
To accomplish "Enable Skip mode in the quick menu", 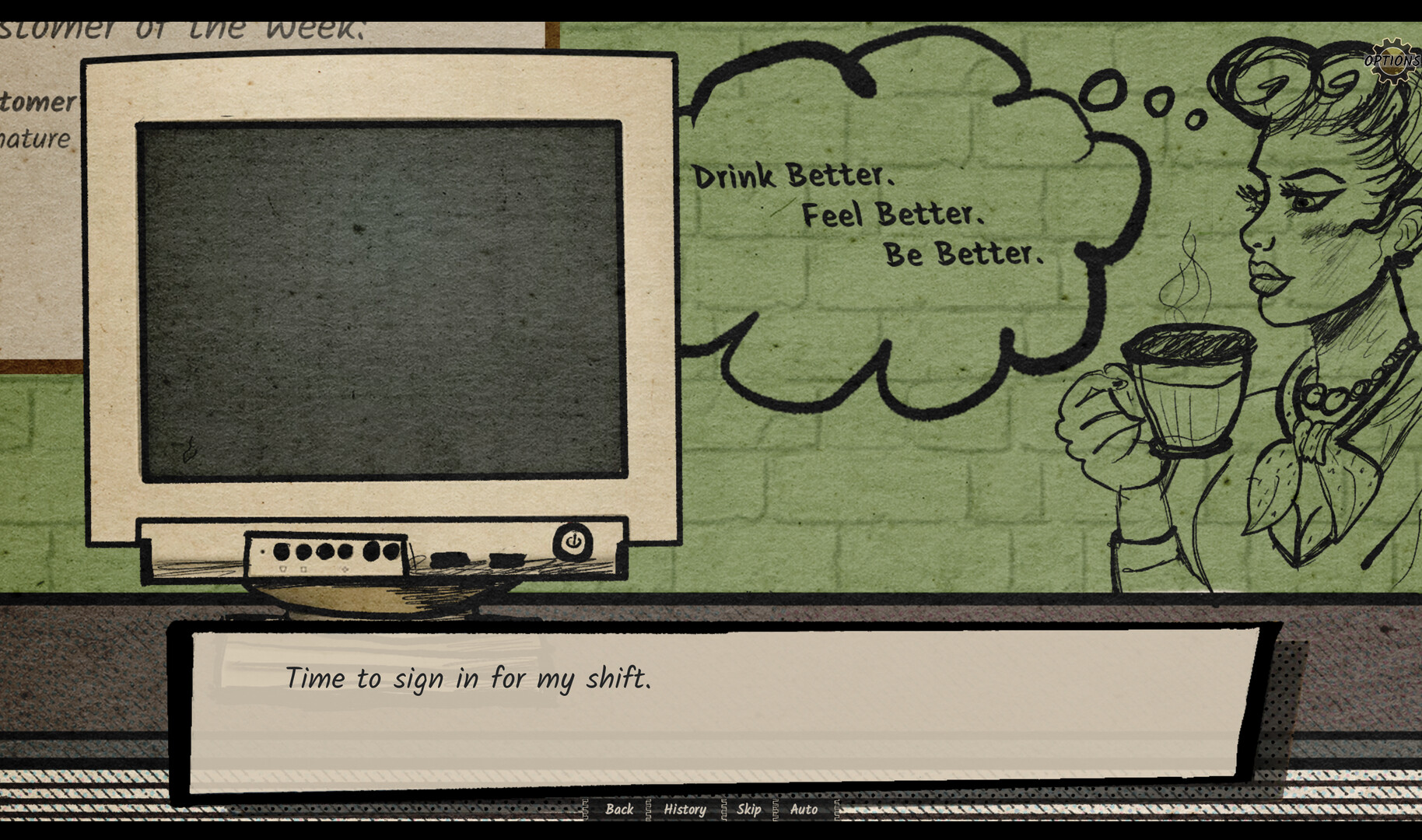I will click(x=748, y=810).
